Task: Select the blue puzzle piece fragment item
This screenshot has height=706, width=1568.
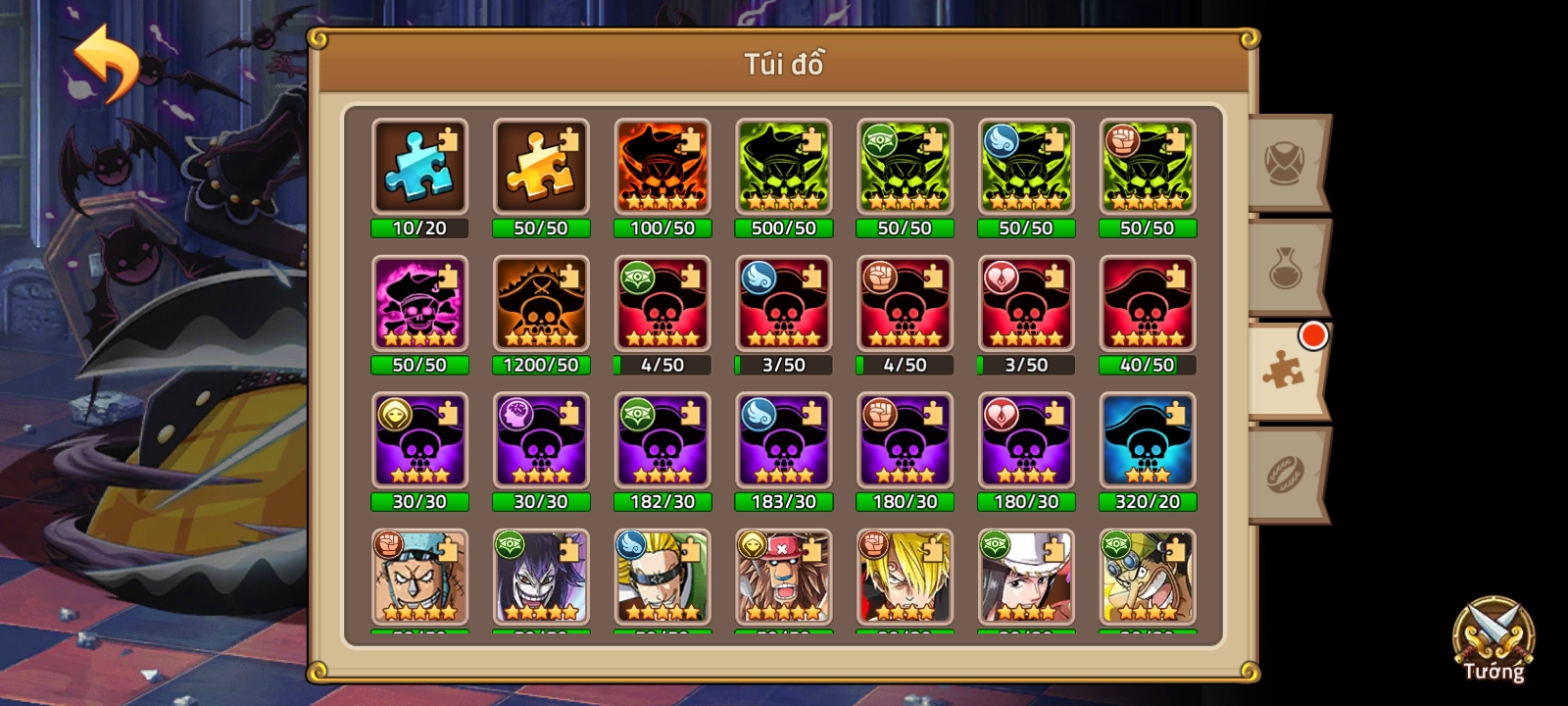Action: pos(419,167)
